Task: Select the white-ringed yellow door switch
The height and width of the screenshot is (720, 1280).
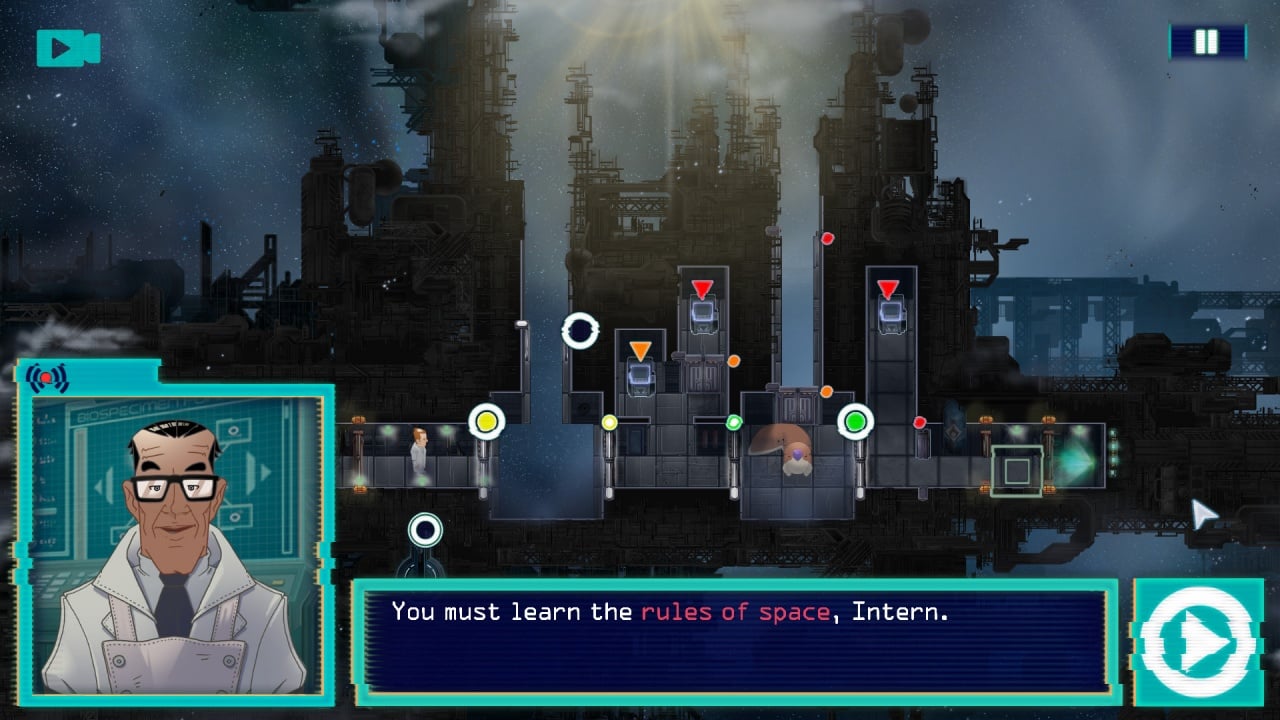Action: (x=487, y=422)
